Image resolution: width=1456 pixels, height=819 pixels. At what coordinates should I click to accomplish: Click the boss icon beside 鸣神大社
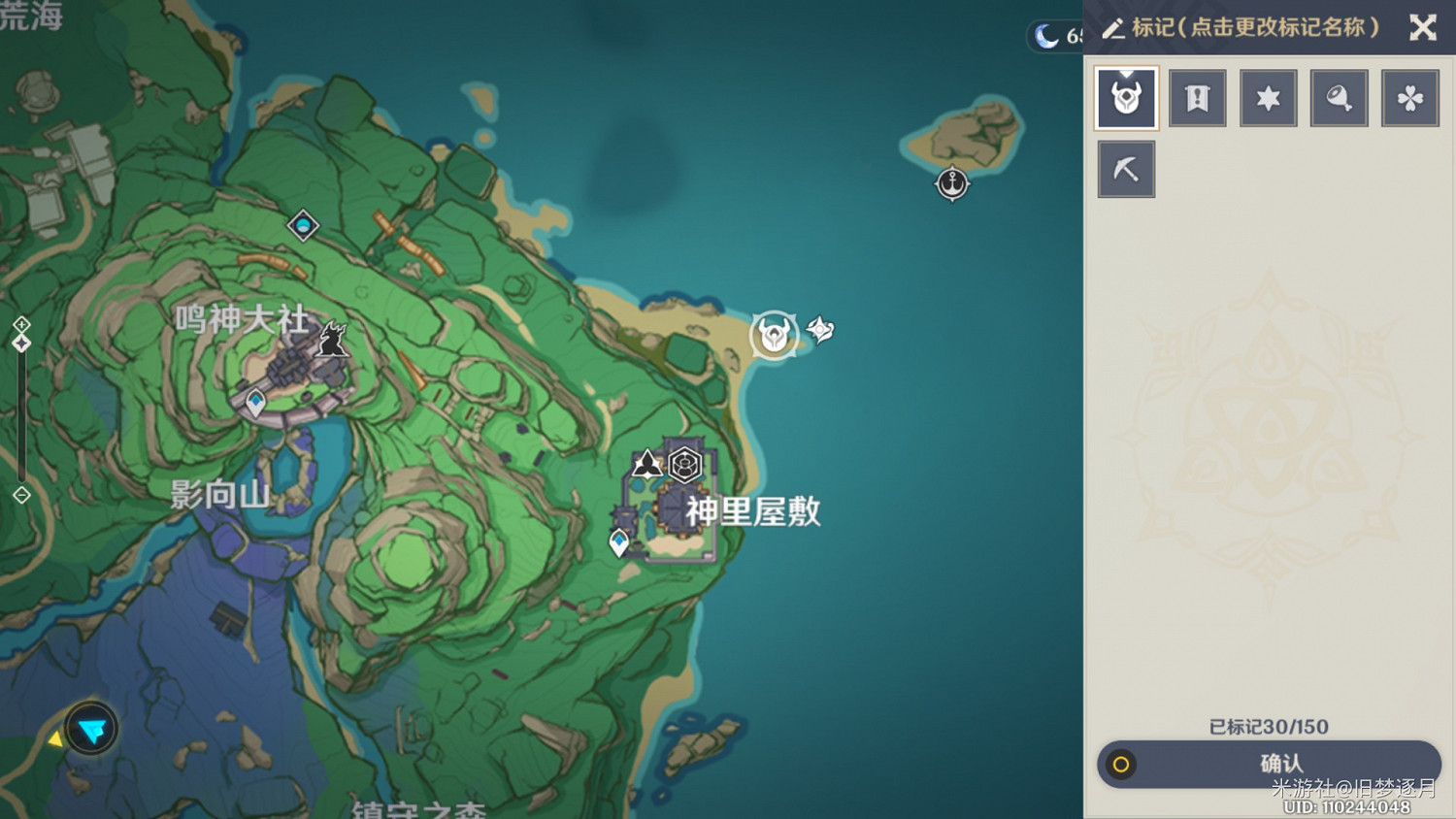tap(333, 341)
